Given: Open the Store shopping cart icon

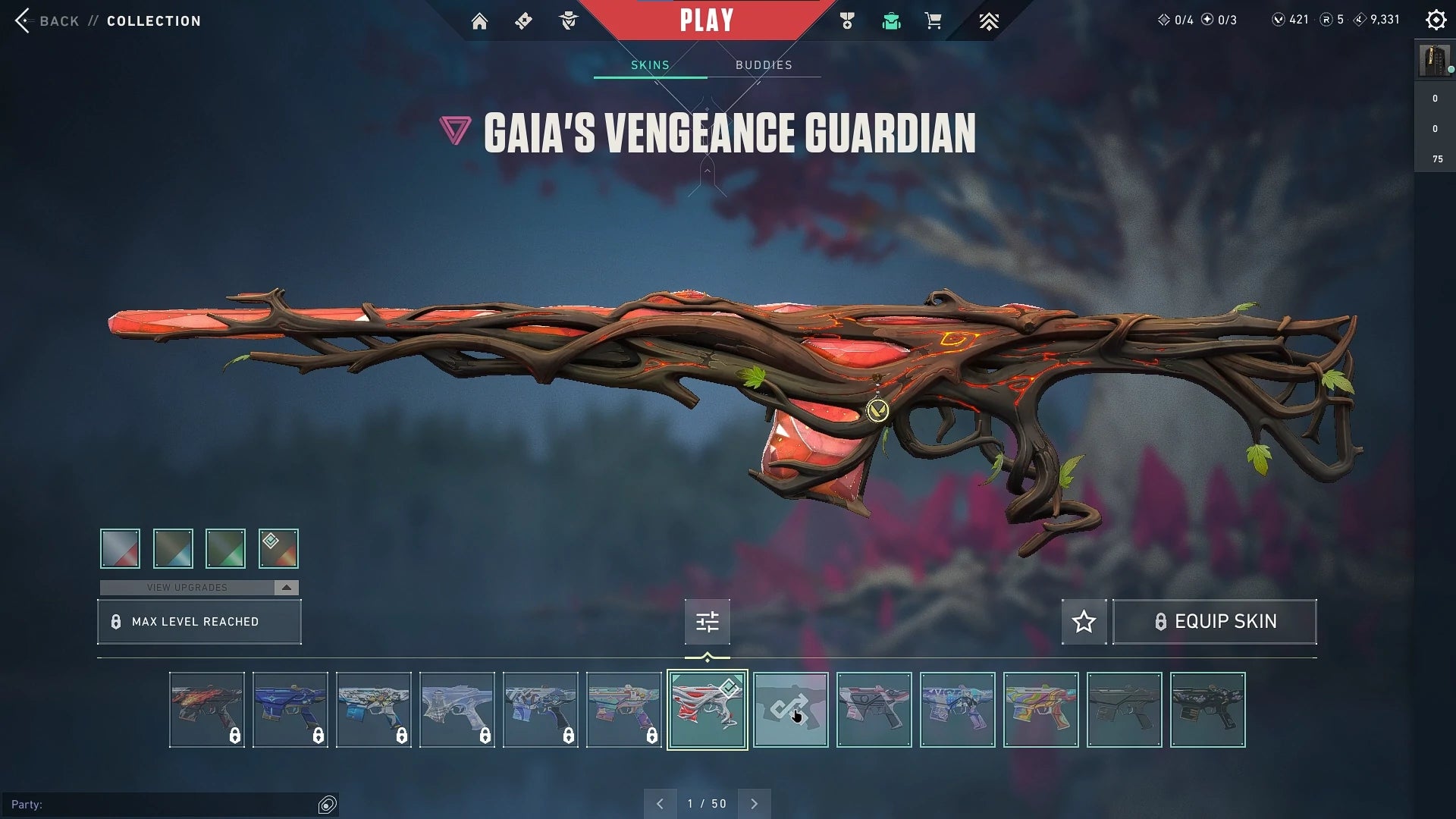Looking at the screenshot, I should pyautogui.click(x=934, y=21).
